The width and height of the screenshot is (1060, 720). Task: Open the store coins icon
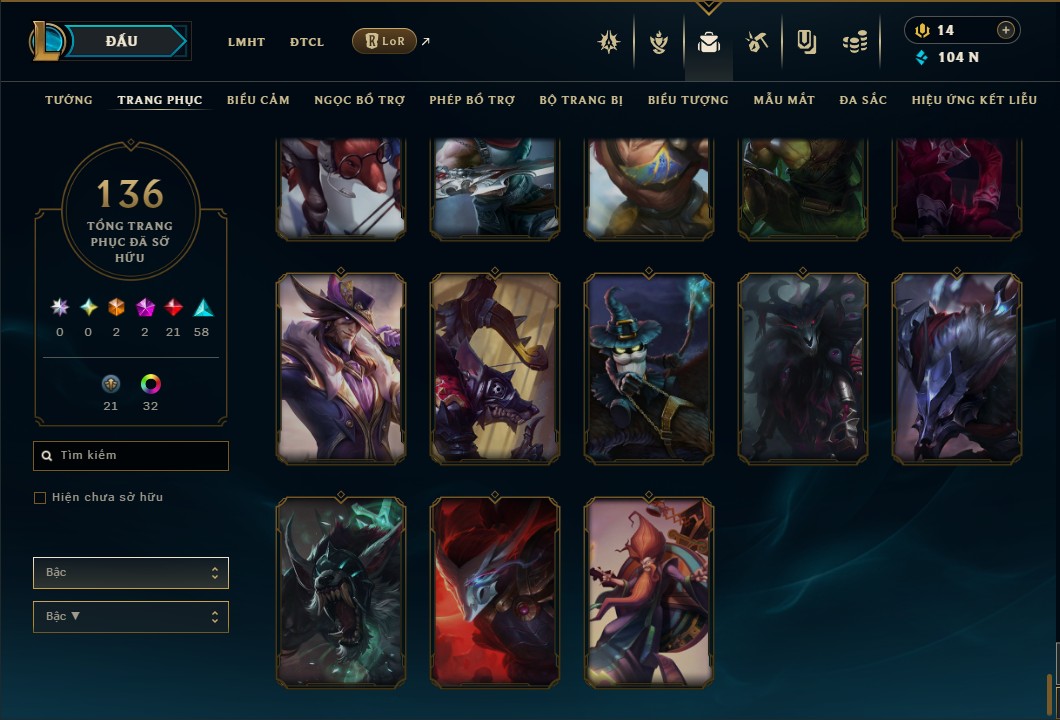coord(854,42)
